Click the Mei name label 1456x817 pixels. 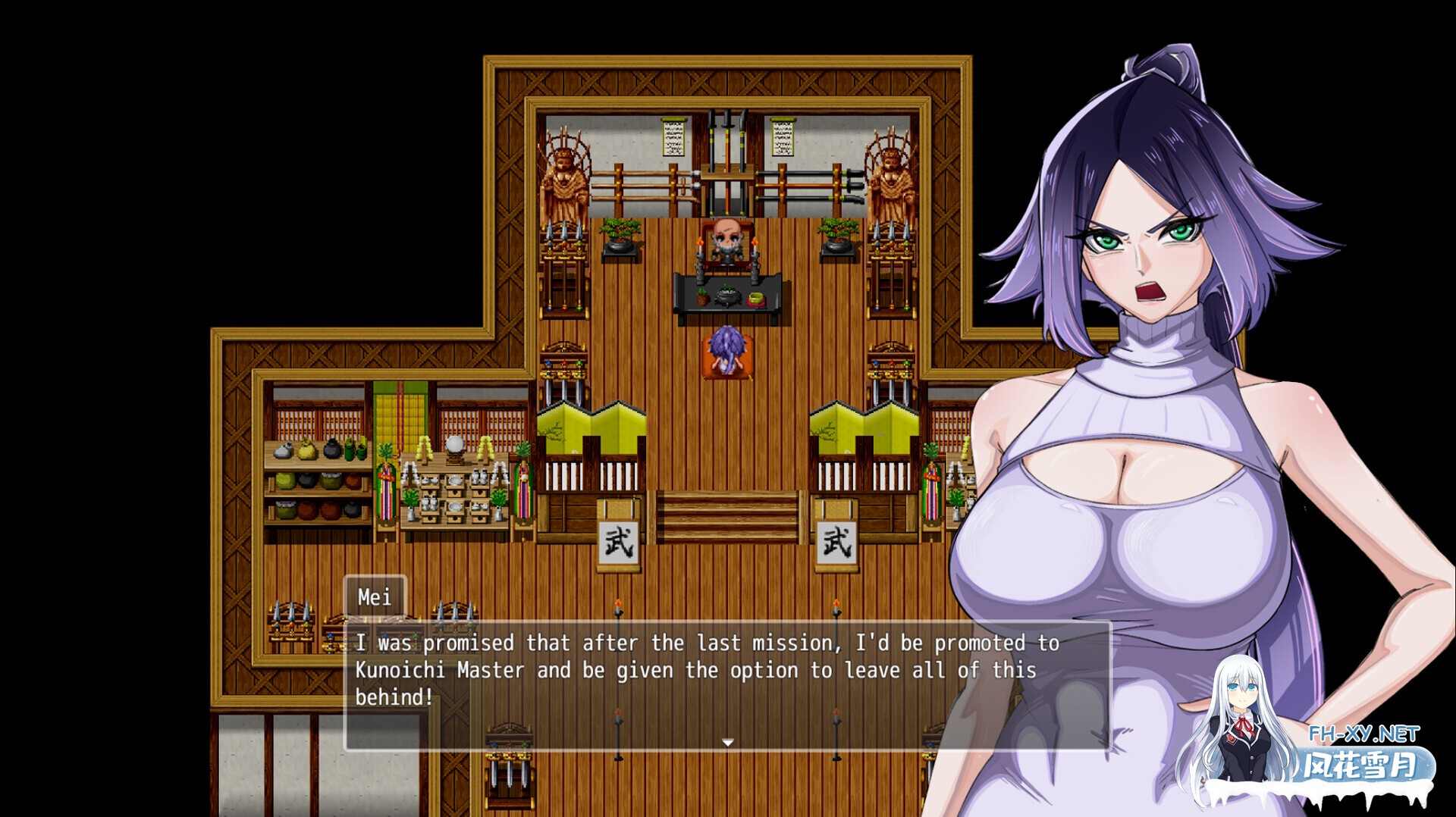pyautogui.click(x=376, y=598)
